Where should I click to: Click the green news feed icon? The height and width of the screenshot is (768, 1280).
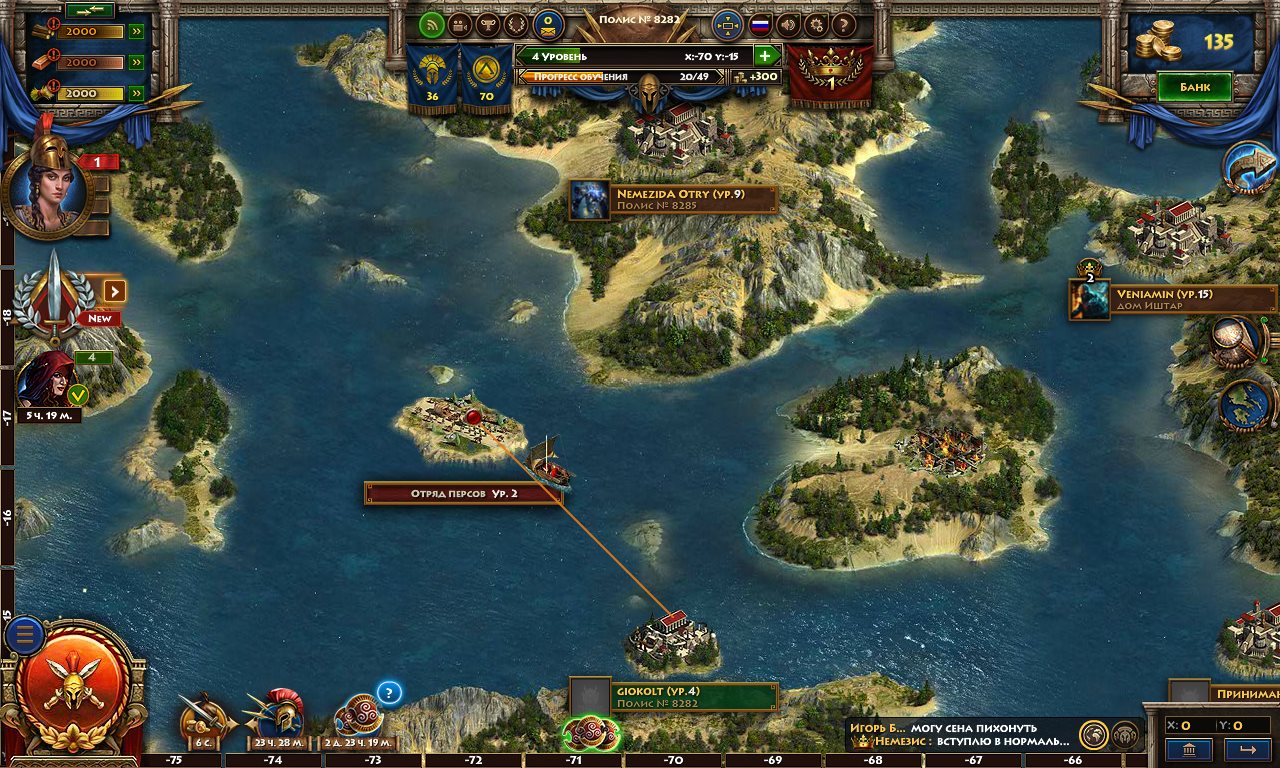tap(432, 25)
